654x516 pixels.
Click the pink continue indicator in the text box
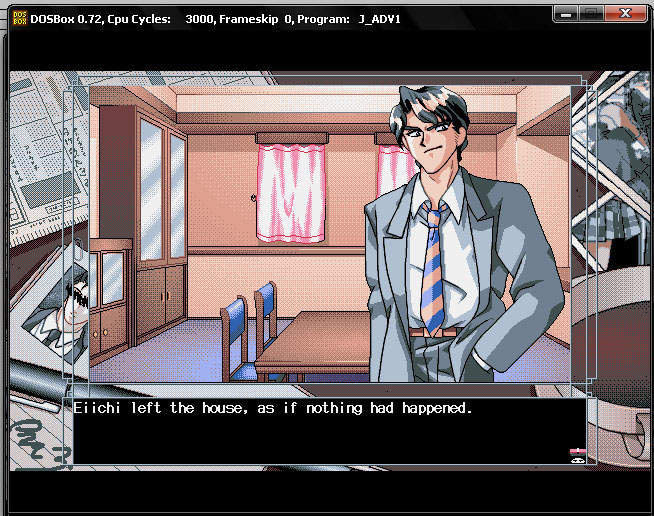tap(577, 454)
